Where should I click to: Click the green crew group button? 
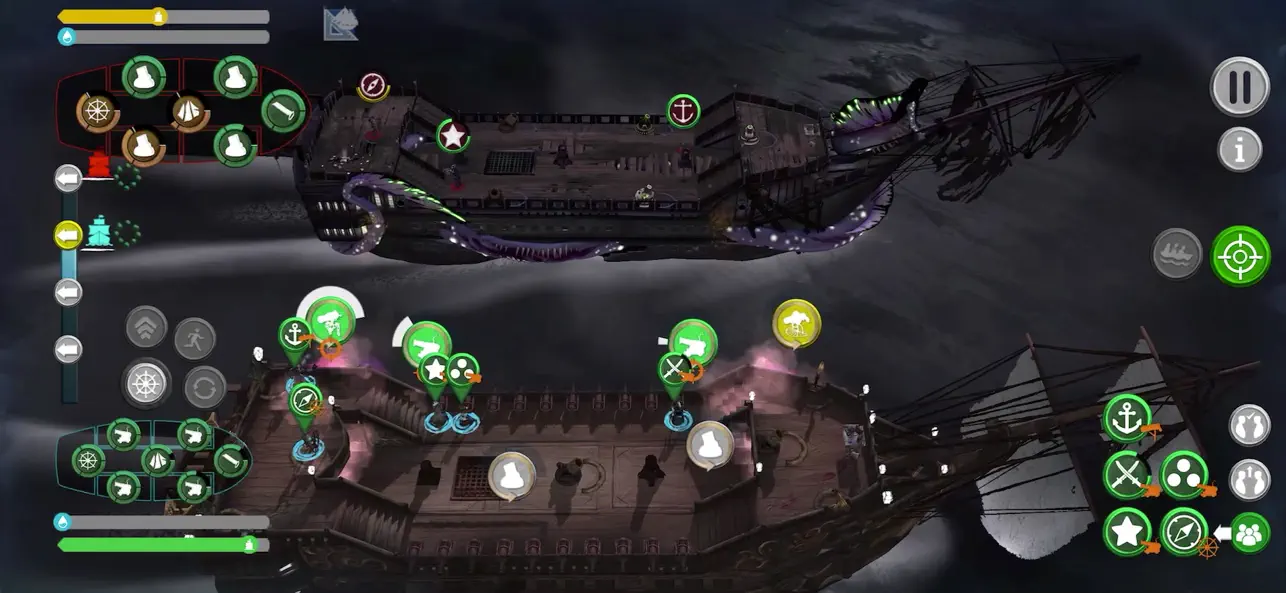coord(1250,532)
